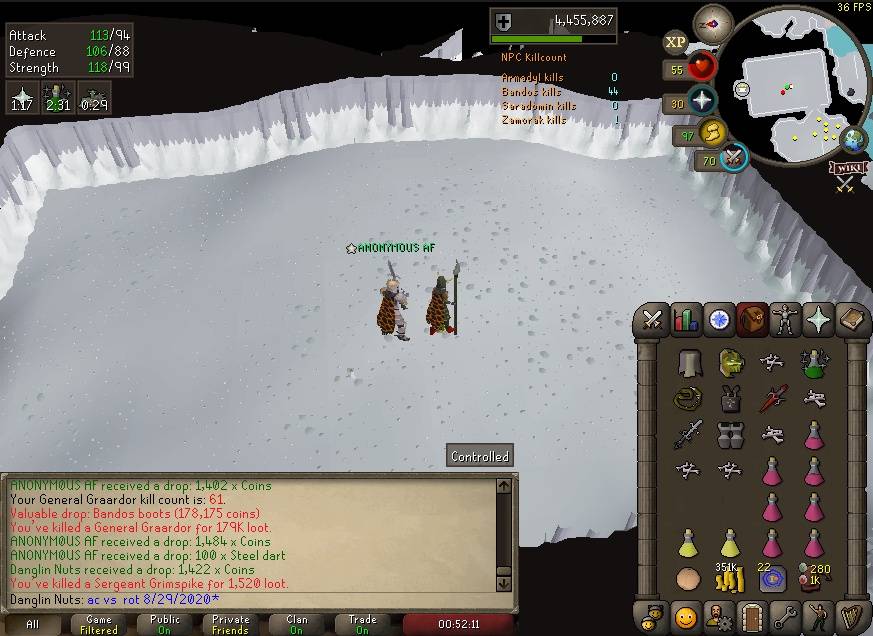Open the Logout door tab

(751, 614)
